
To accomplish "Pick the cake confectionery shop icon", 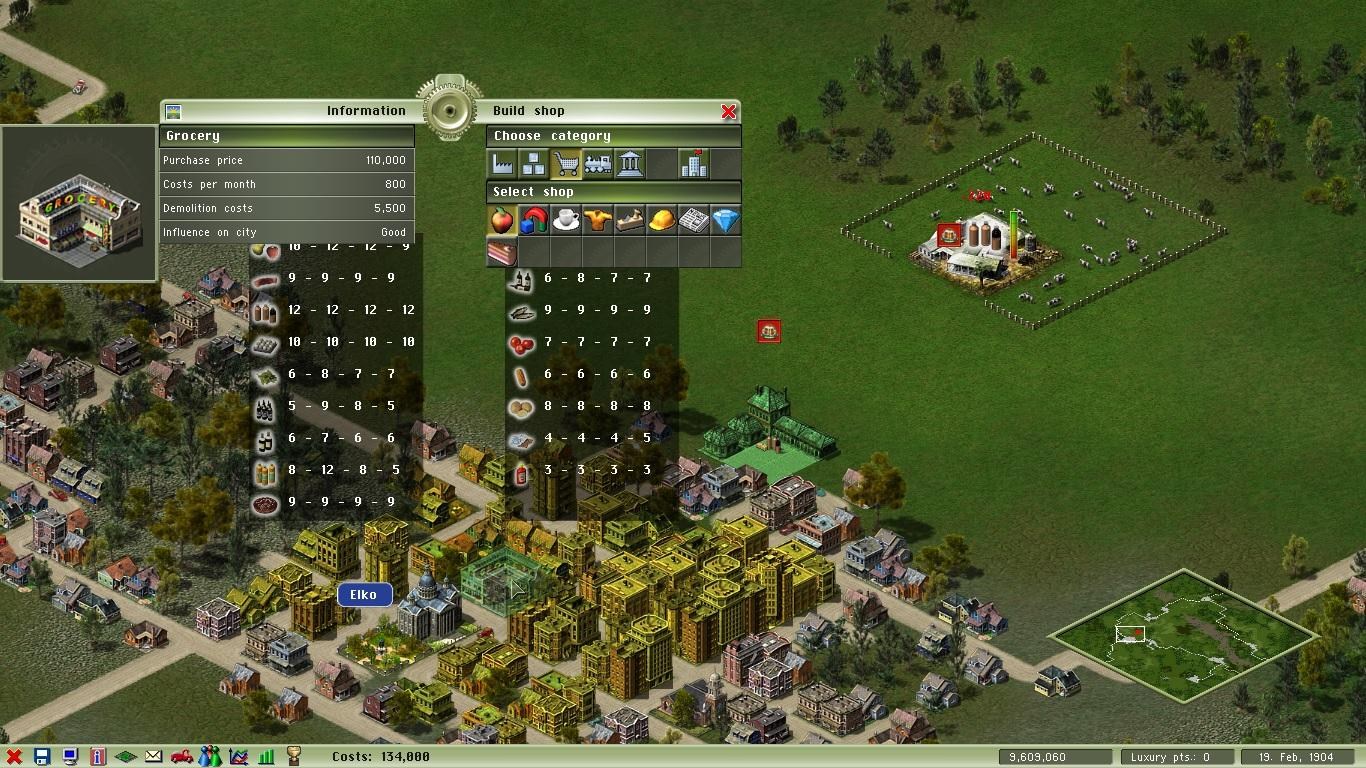I will pyautogui.click(x=501, y=252).
